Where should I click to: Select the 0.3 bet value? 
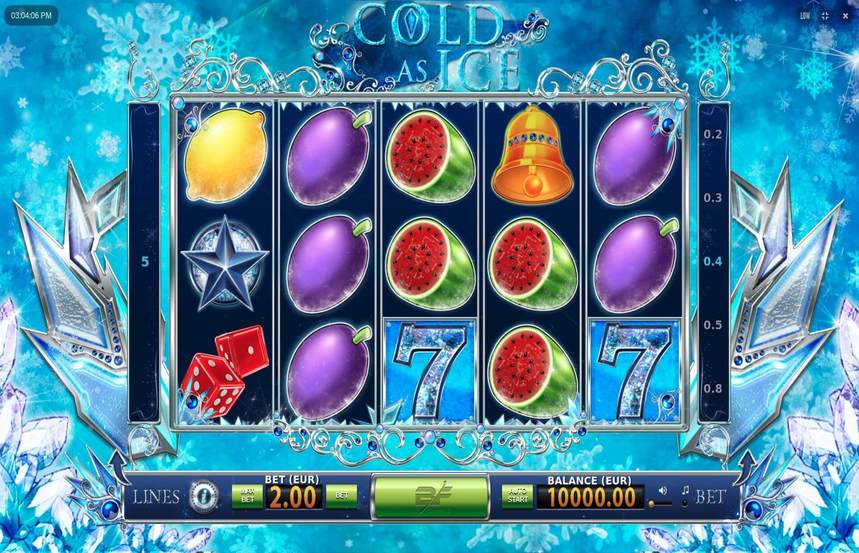(x=712, y=198)
